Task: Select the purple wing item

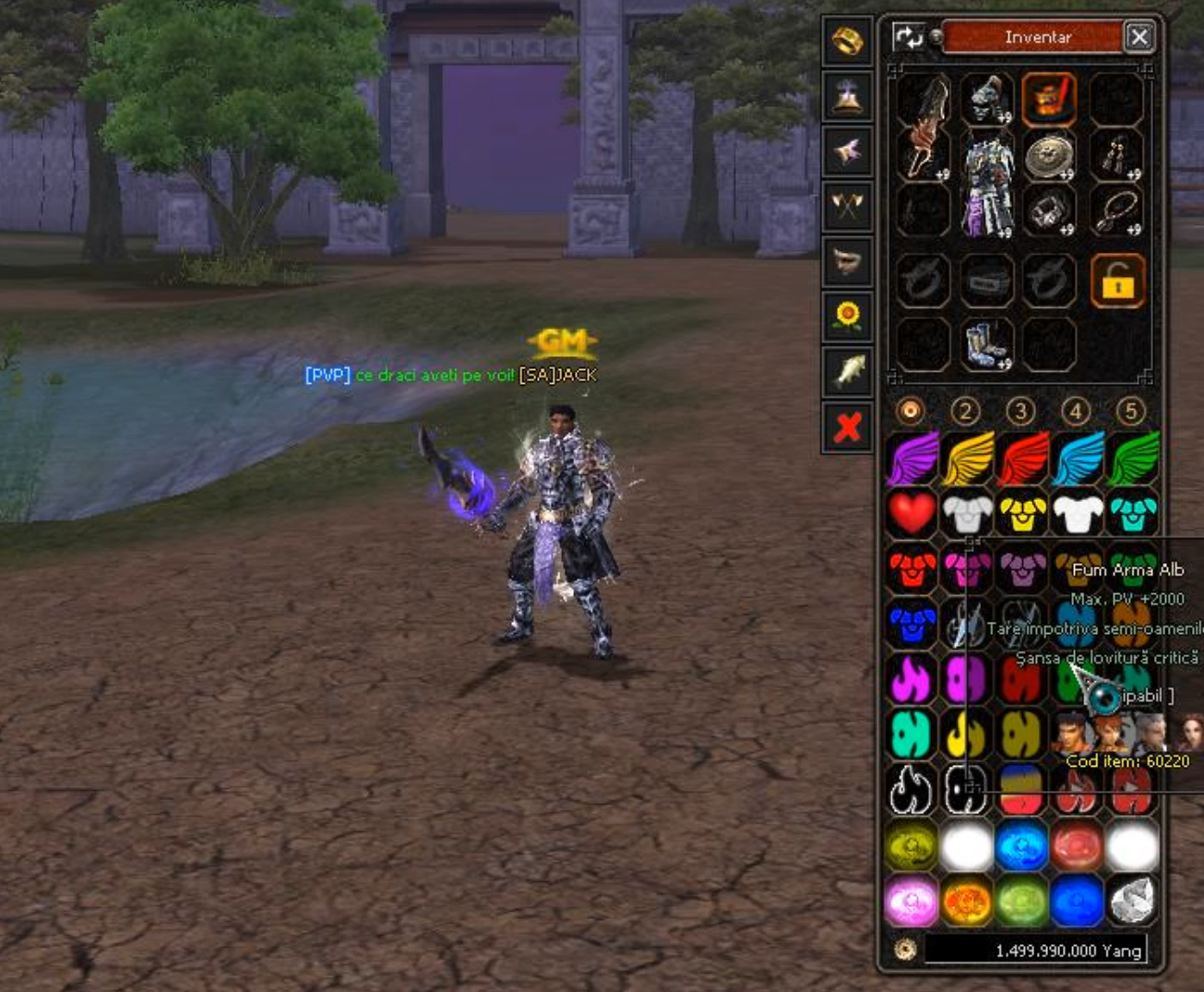Action: (912, 458)
